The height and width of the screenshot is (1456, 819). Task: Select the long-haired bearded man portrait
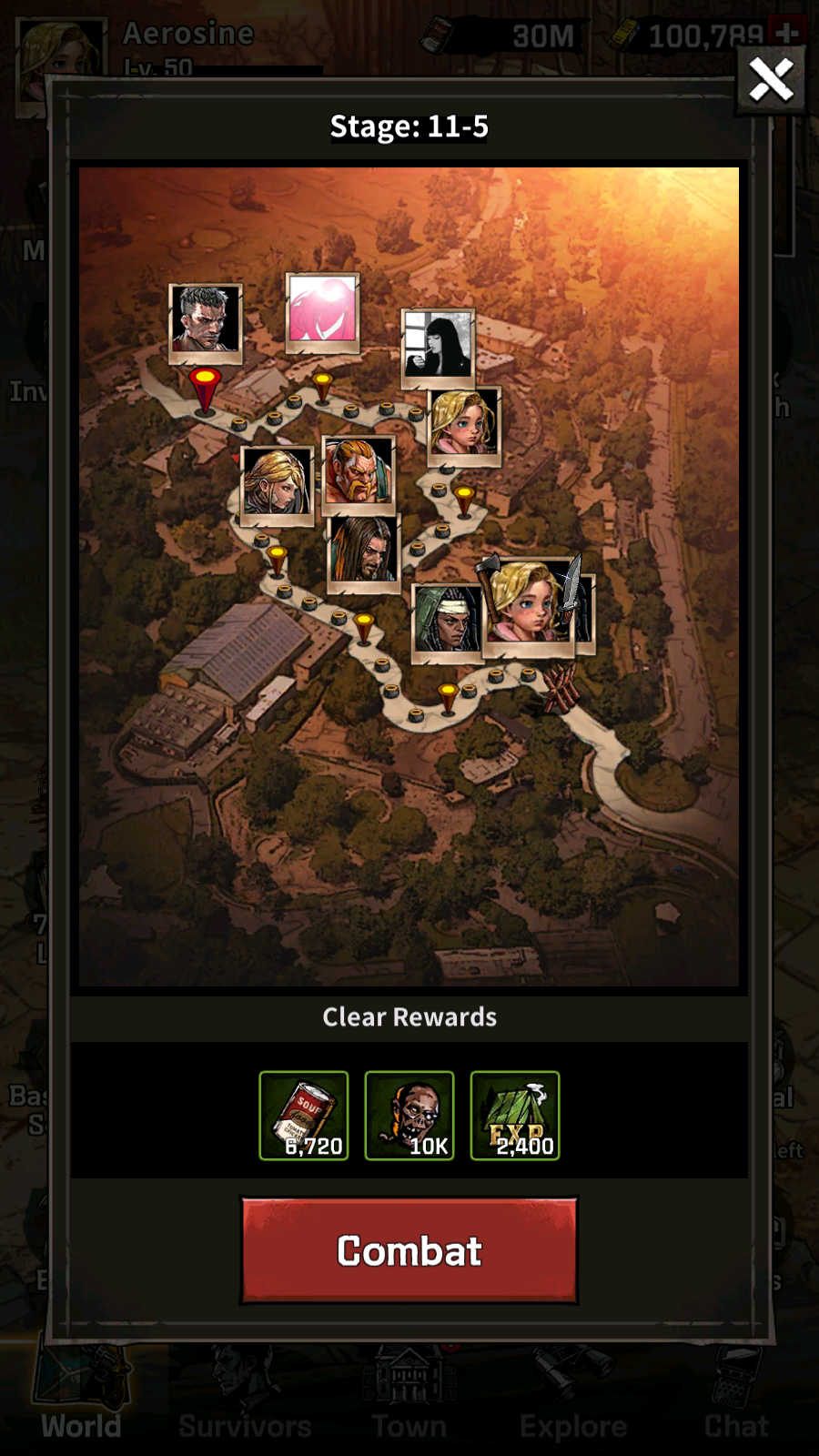(363, 551)
